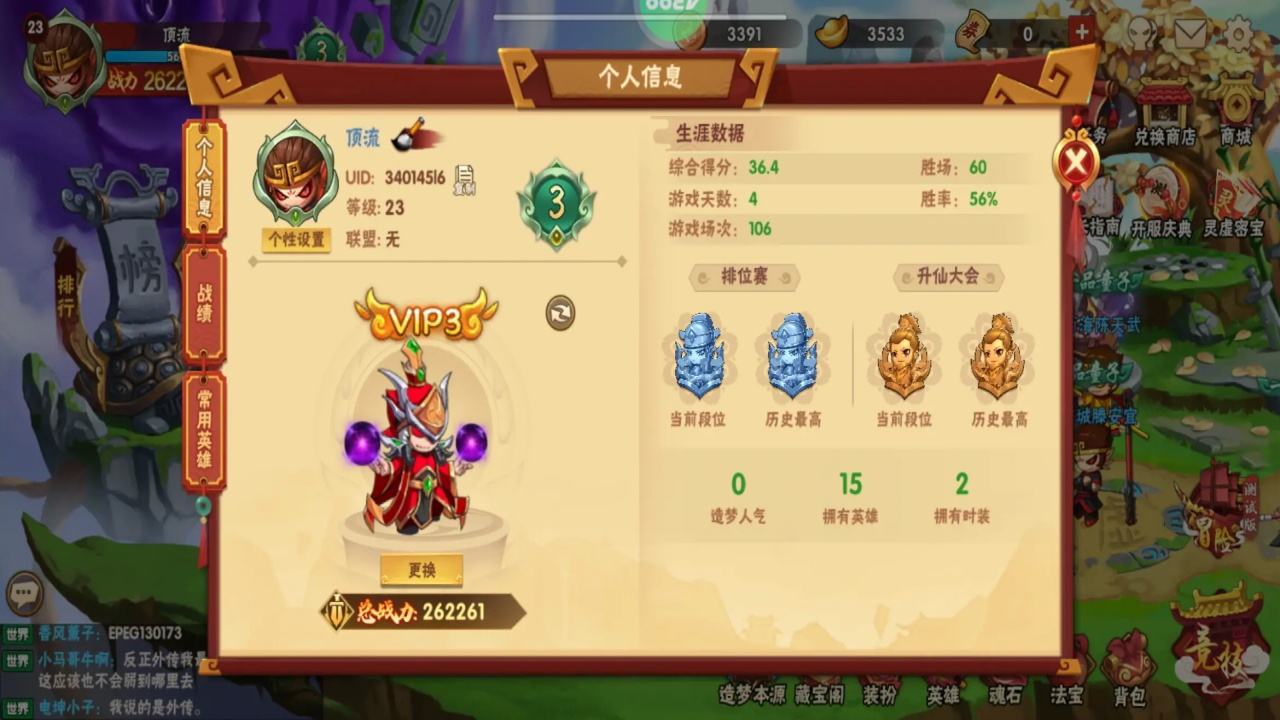Select the 个人信息 side tab
Viewport: 1280px width, 720px height.
tap(204, 178)
